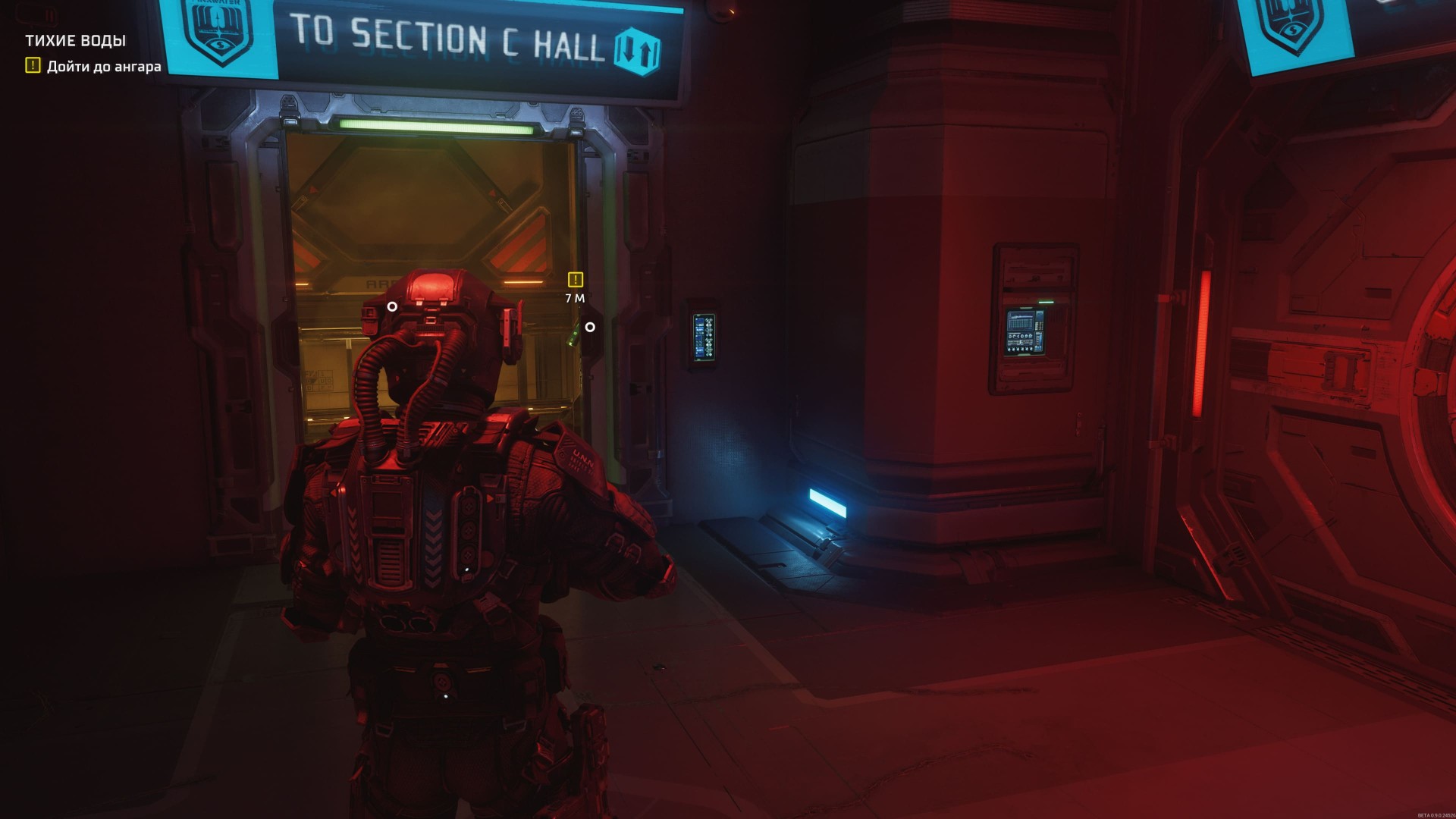Click the bar graph display on pillar terminal
The image size is (1456, 819).
tap(1020, 322)
